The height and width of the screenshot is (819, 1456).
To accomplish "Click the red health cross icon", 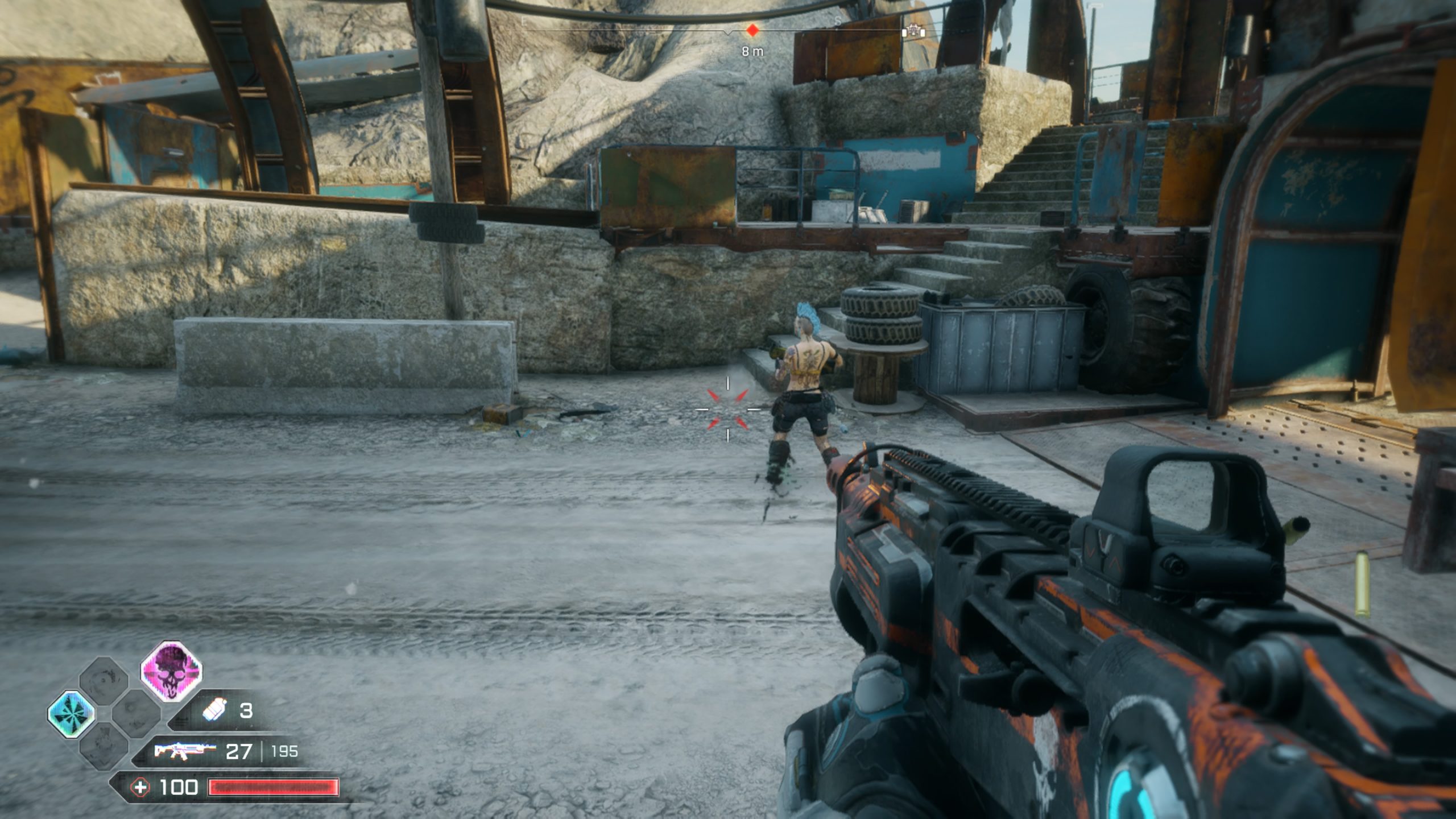I will 140,788.
